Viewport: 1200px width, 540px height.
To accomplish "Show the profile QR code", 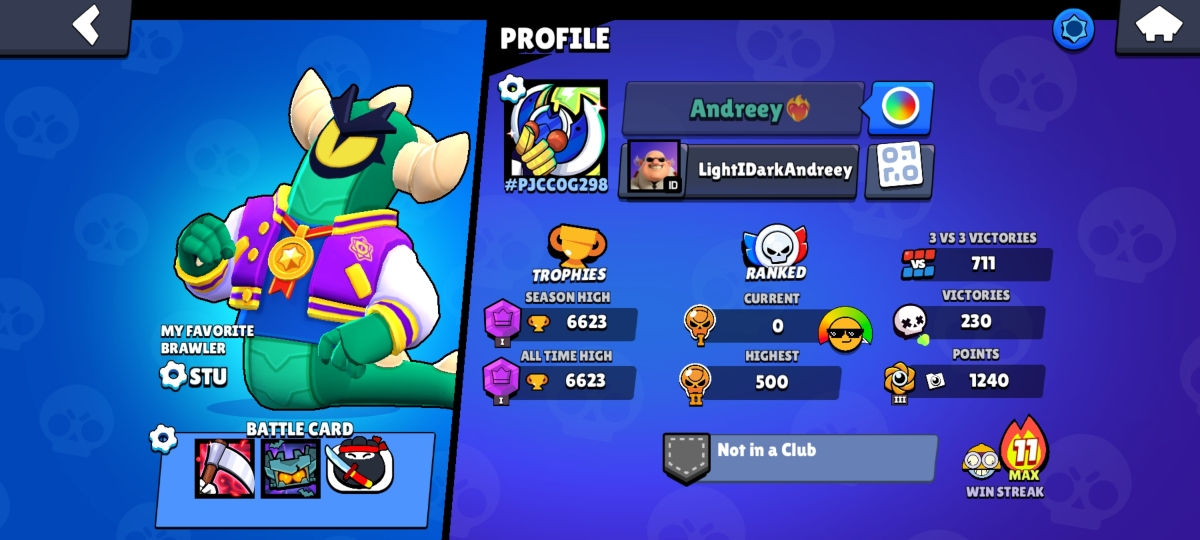I will (x=898, y=169).
